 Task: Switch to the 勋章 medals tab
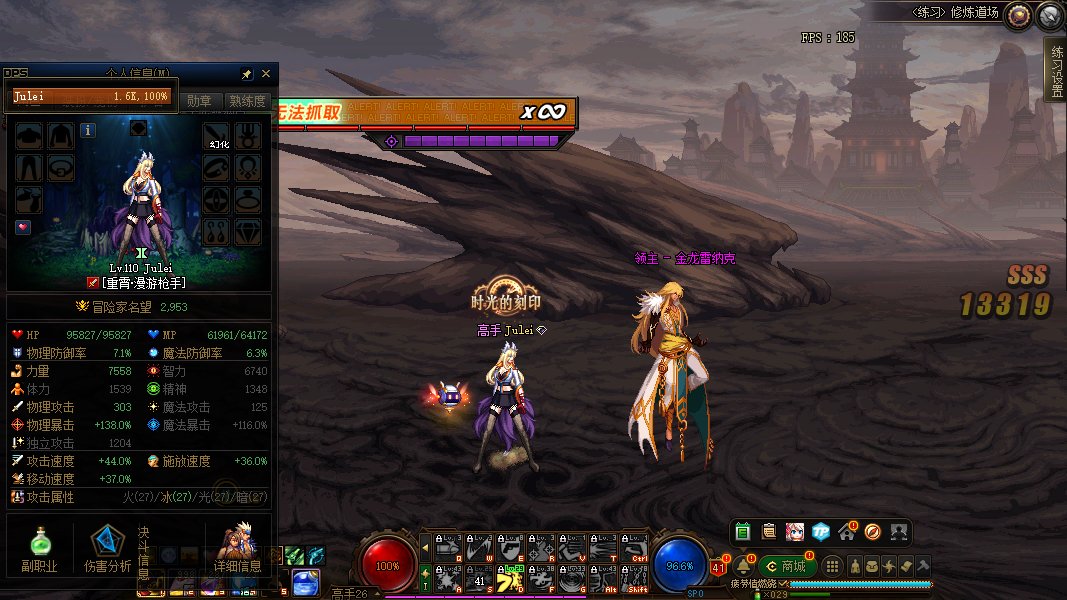click(x=200, y=101)
